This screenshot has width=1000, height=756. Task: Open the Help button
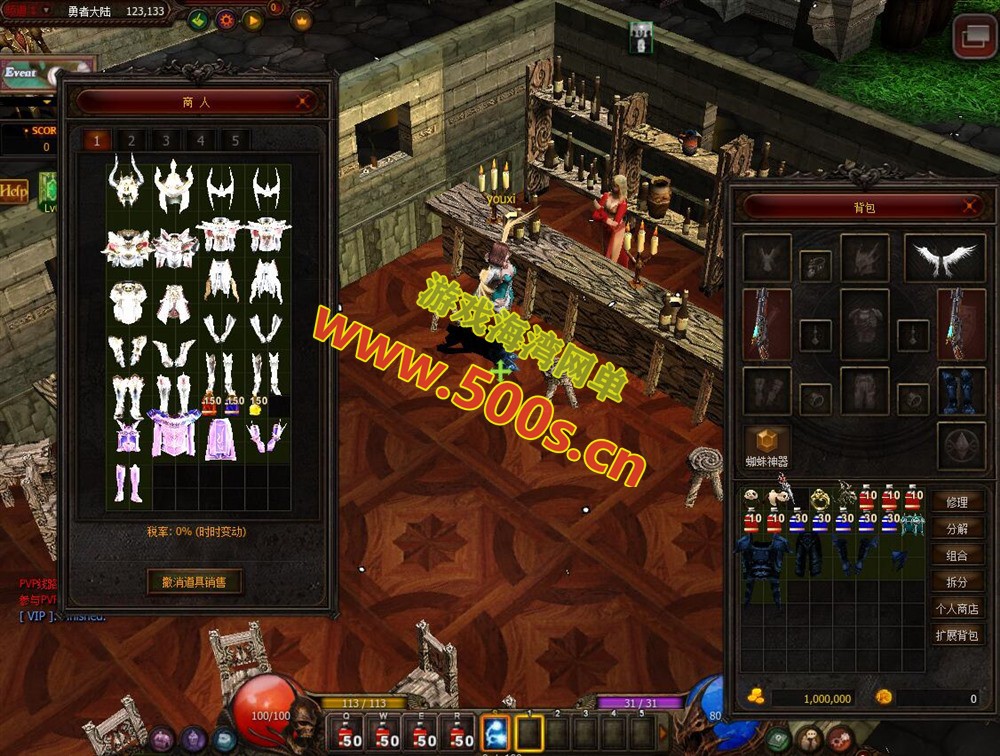pyautogui.click(x=13, y=190)
